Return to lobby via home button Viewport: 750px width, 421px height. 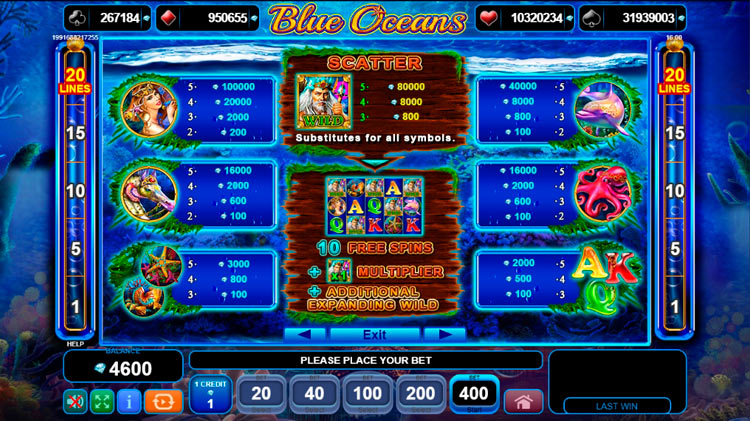click(522, 402)
